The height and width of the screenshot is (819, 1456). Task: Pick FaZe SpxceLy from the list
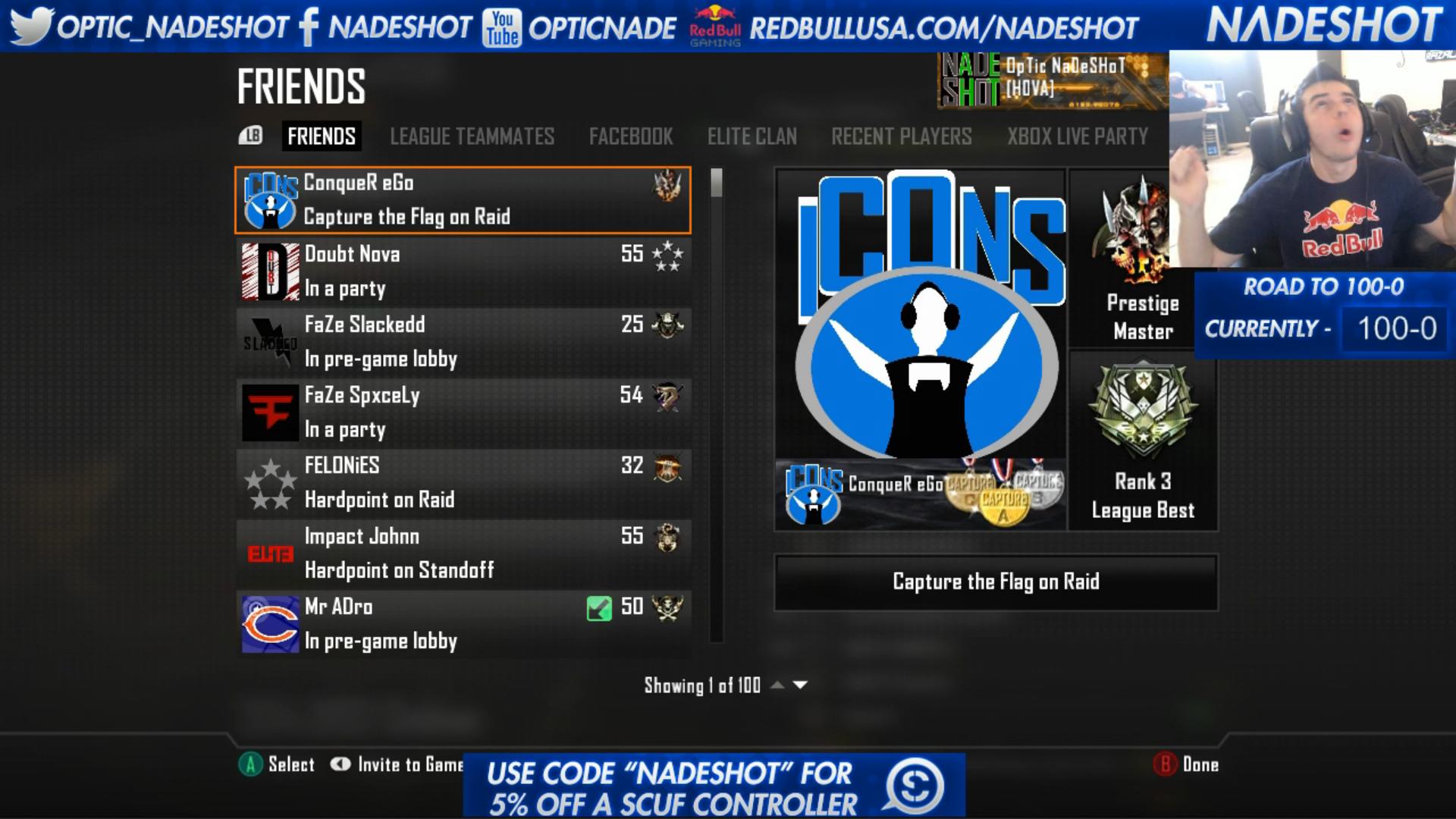(x=463, y=412)
